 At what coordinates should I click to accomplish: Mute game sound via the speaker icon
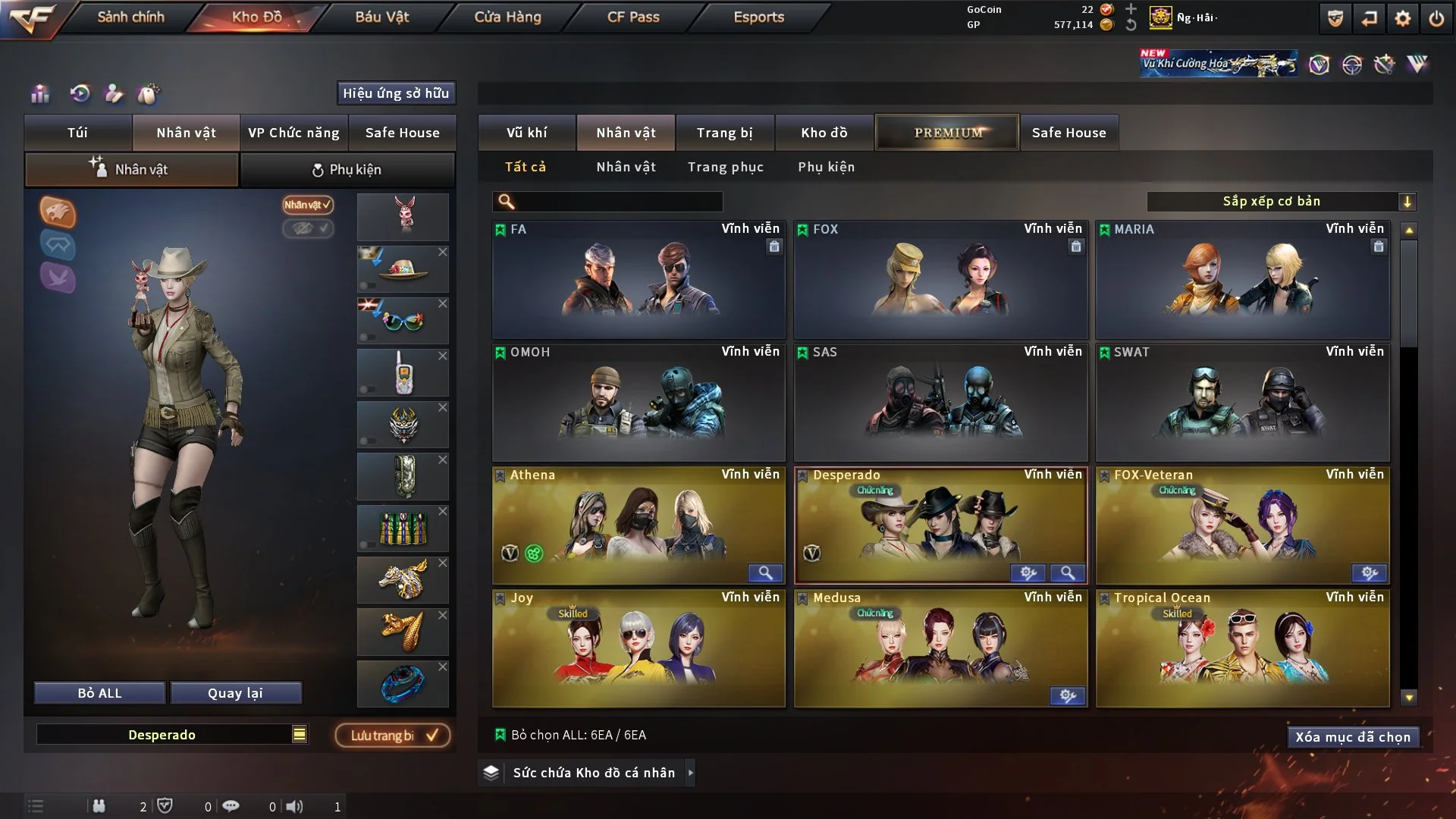295,806
